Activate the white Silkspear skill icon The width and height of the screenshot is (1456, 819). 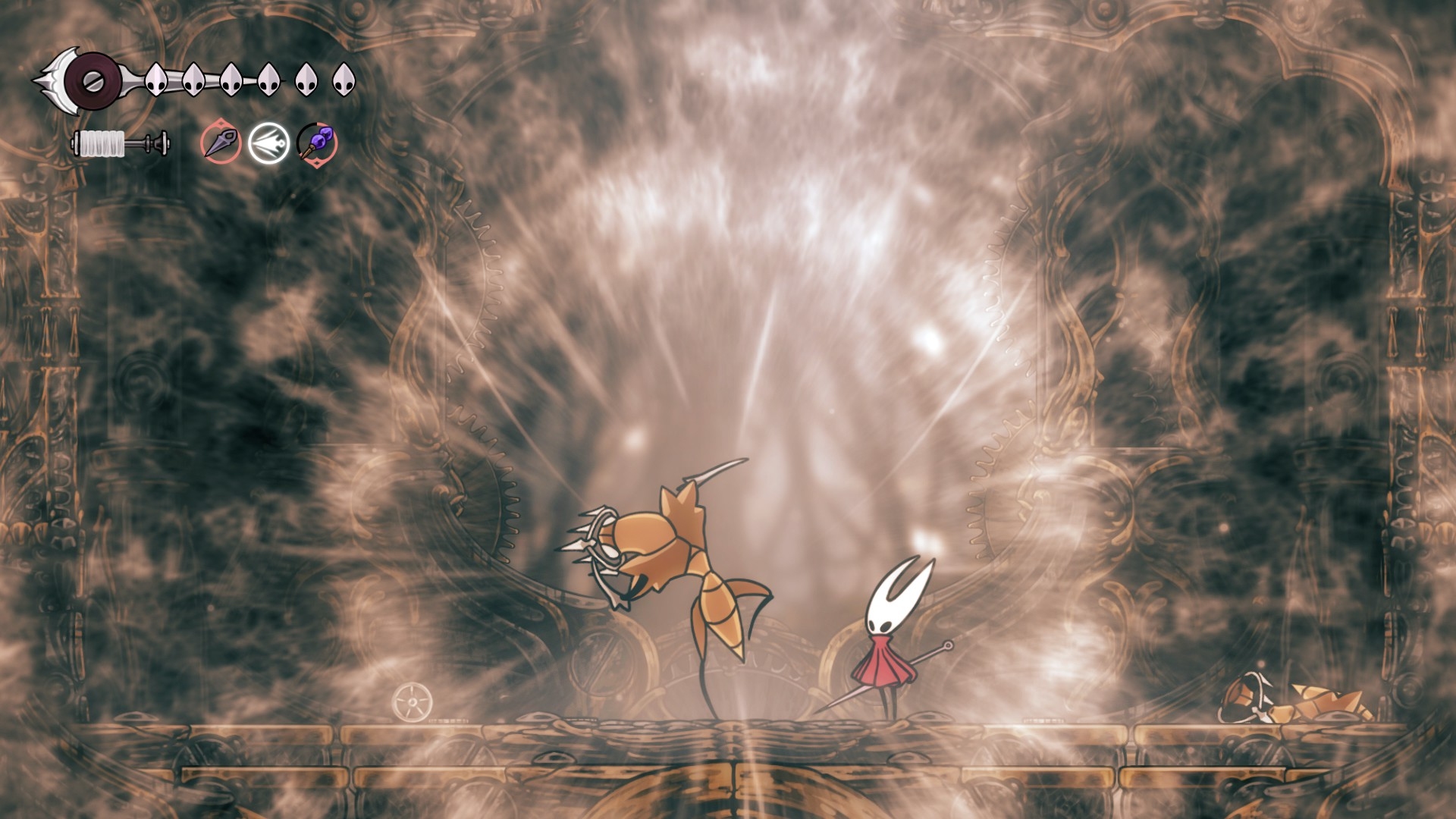268,142
